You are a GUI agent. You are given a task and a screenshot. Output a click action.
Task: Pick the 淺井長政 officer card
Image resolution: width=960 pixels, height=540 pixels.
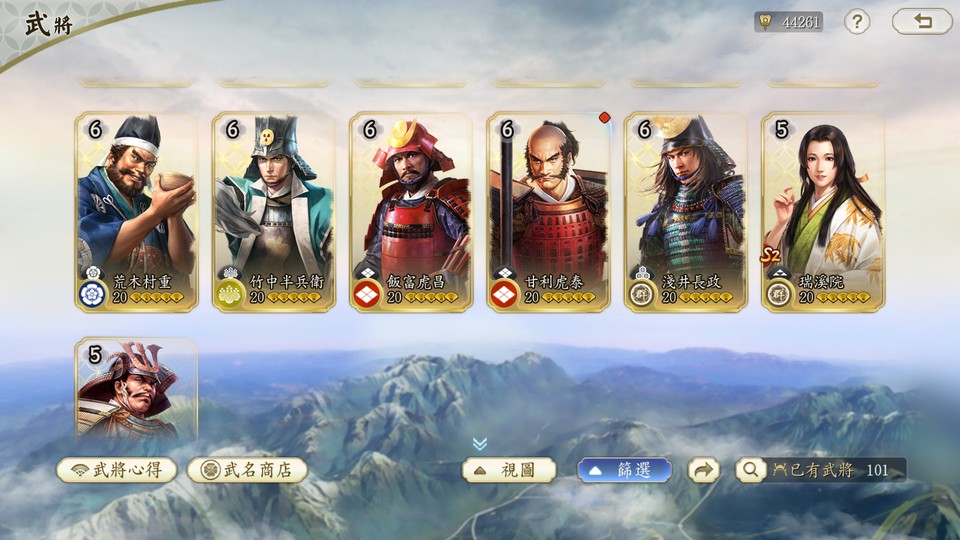(x=685, y=212)
